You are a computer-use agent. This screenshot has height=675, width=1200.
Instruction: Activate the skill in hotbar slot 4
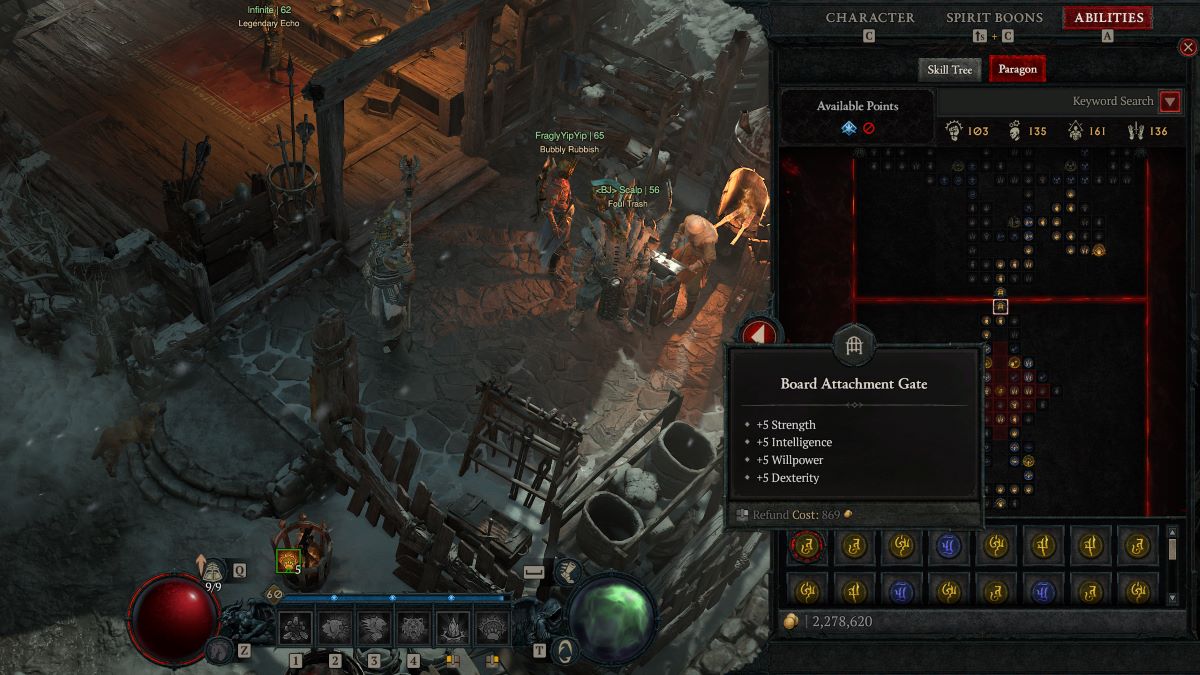point(413,627)
